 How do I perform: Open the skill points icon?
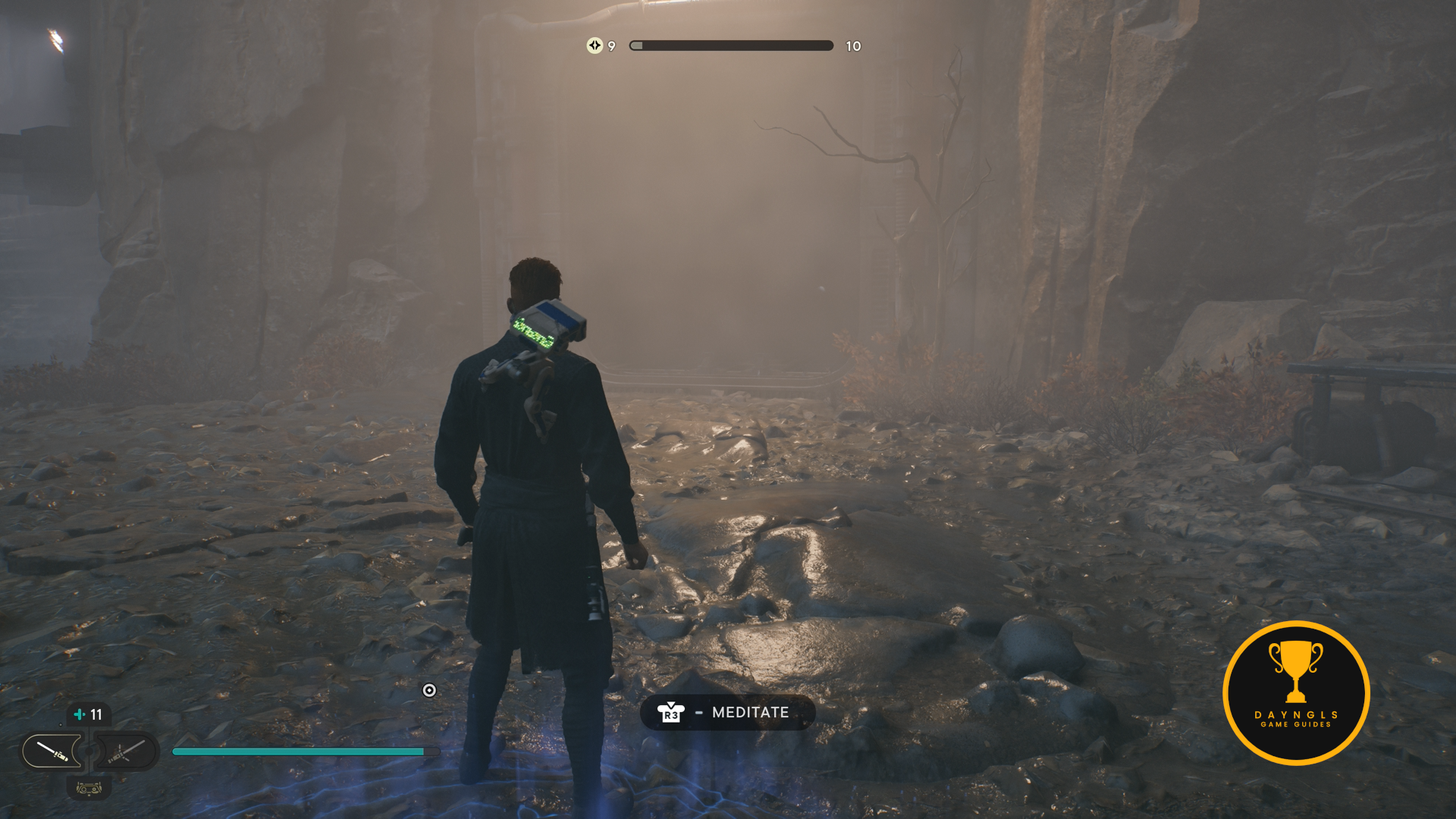(595, 45)
